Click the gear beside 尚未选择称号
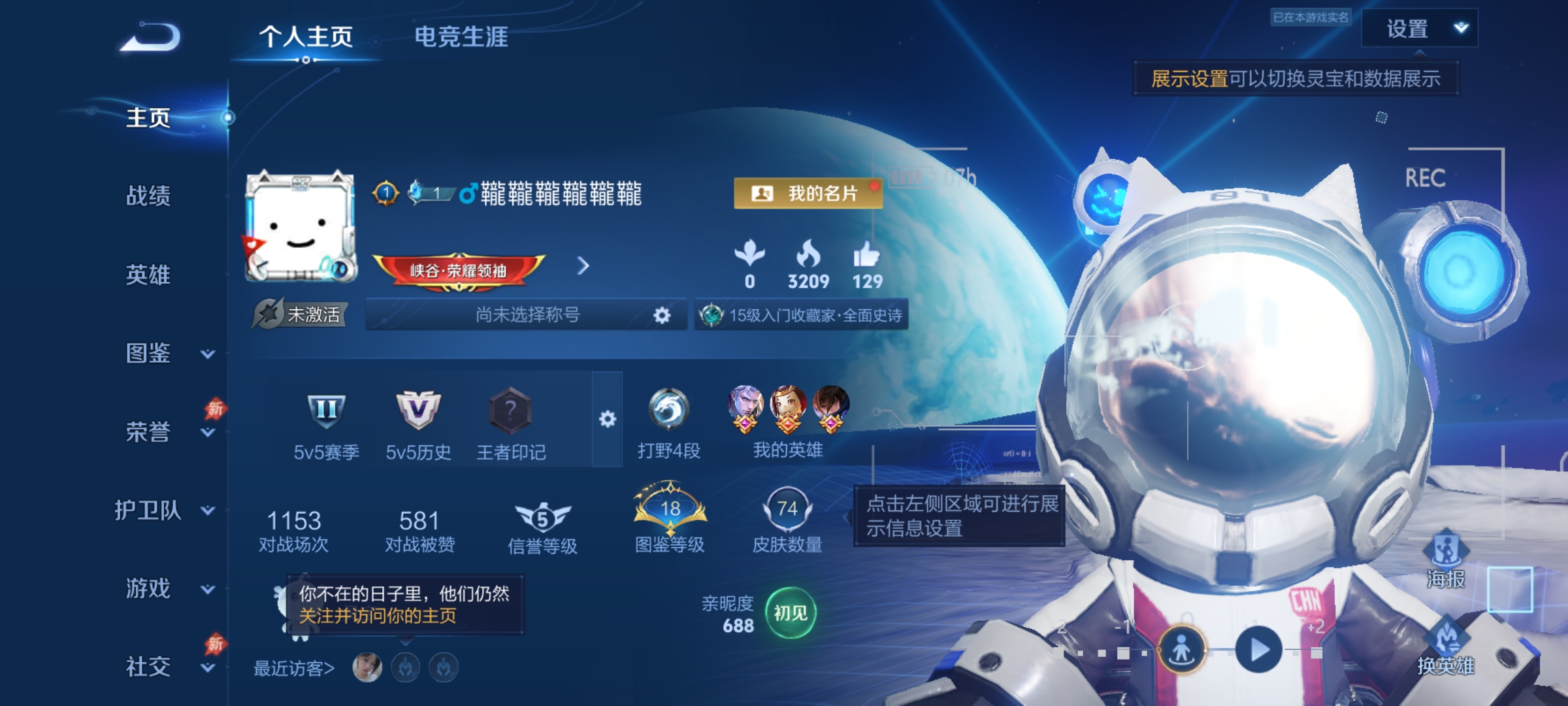The height and width of the screenshot is (706, 1568). [661, 314]
